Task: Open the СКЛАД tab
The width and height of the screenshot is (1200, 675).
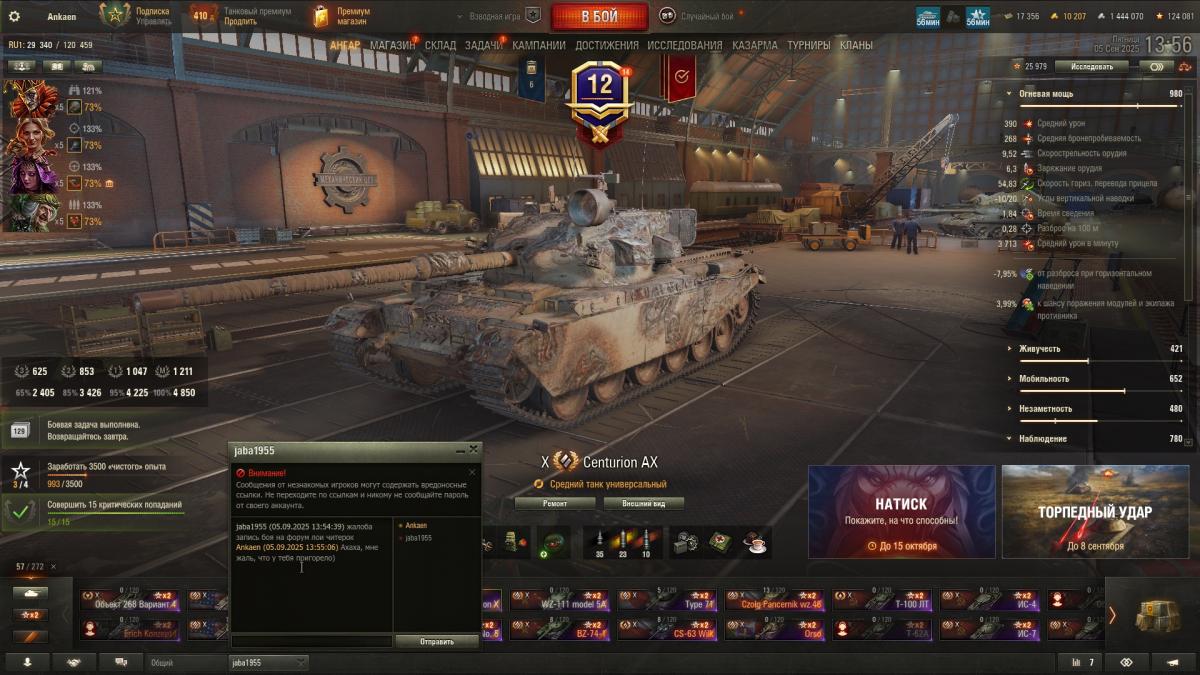Action: pyautogui.click(x=440, y=45)
